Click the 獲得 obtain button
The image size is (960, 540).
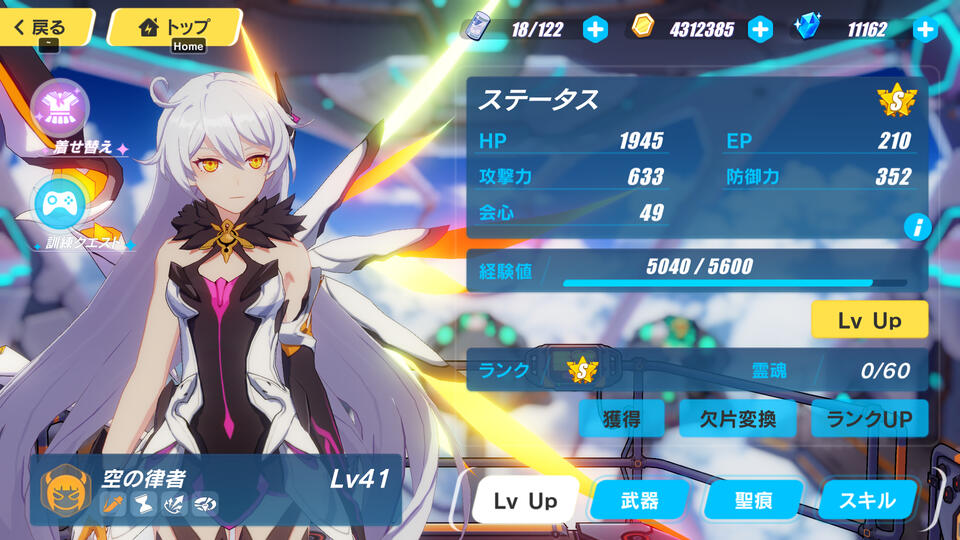[x=622, y=419]
